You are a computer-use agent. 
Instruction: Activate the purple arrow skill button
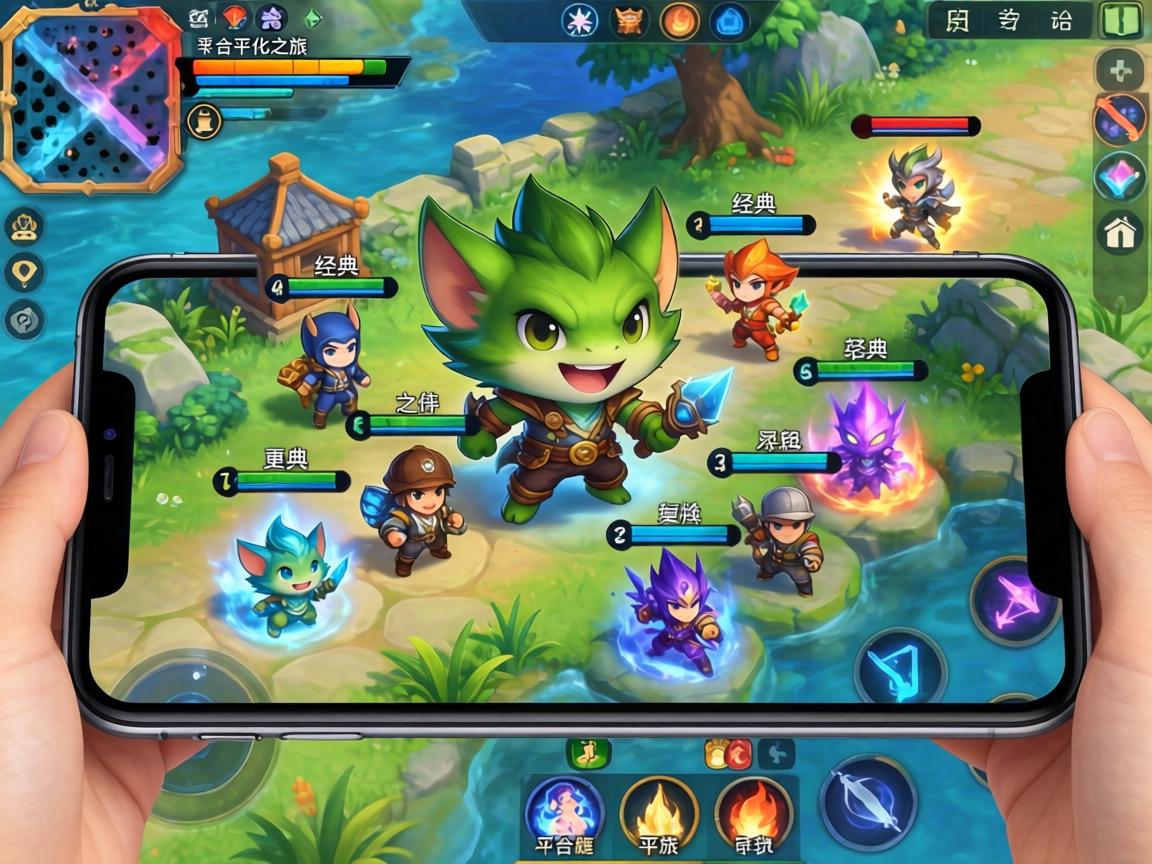click(x=1015, y=602)
